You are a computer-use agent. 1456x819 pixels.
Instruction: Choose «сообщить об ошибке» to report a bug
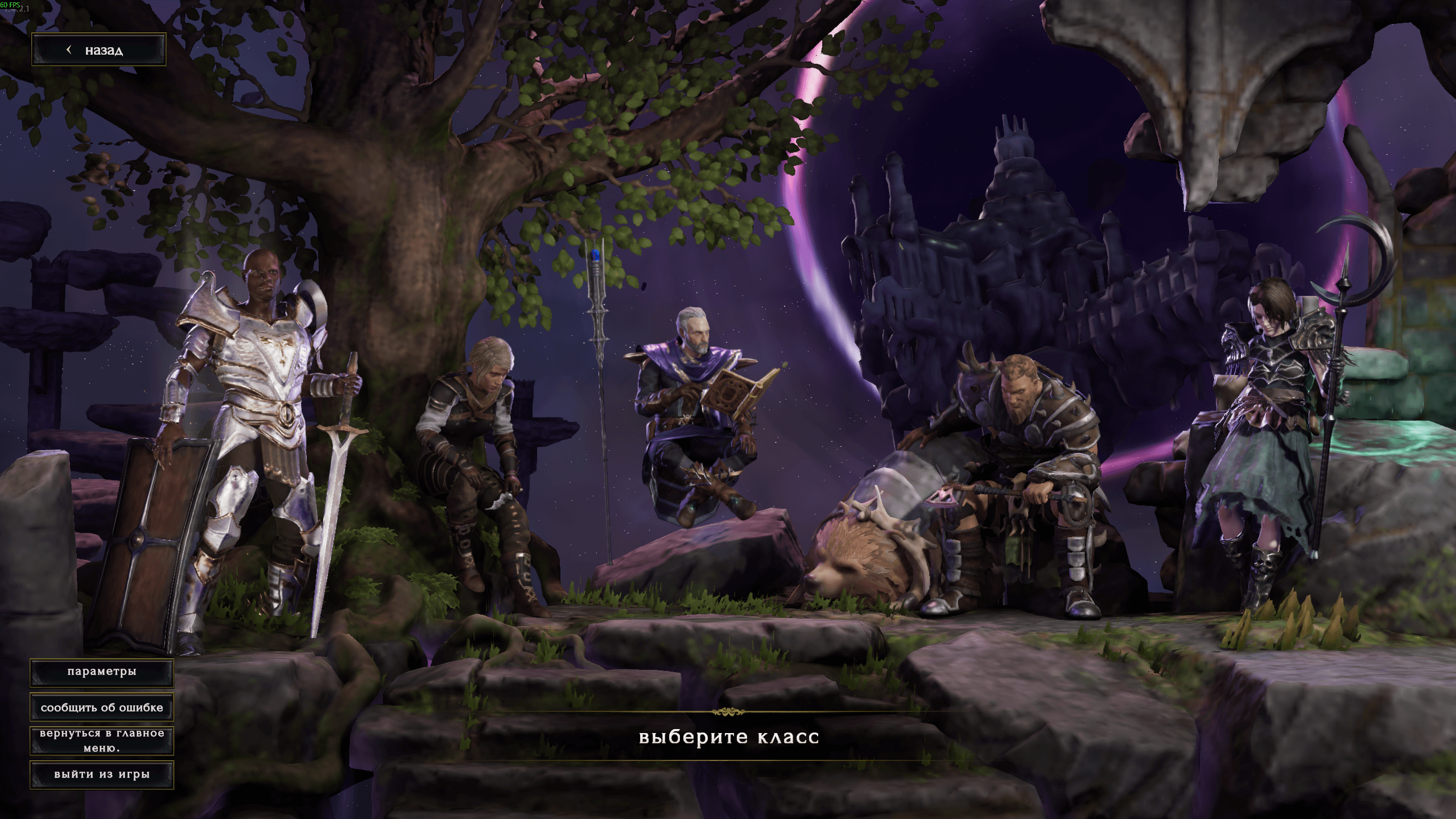tap(102, 707)
